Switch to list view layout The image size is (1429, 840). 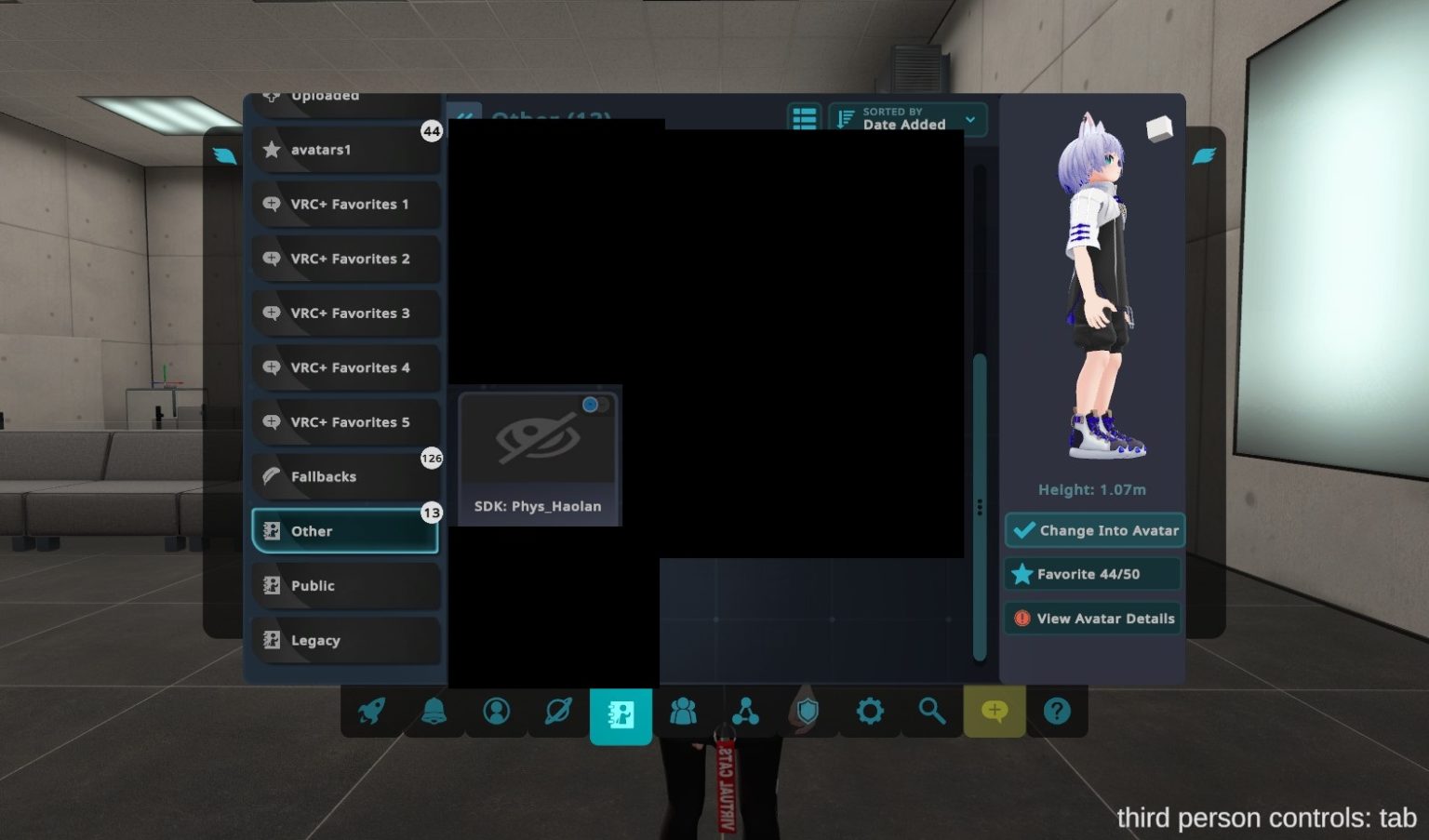[x=804, y=119]
